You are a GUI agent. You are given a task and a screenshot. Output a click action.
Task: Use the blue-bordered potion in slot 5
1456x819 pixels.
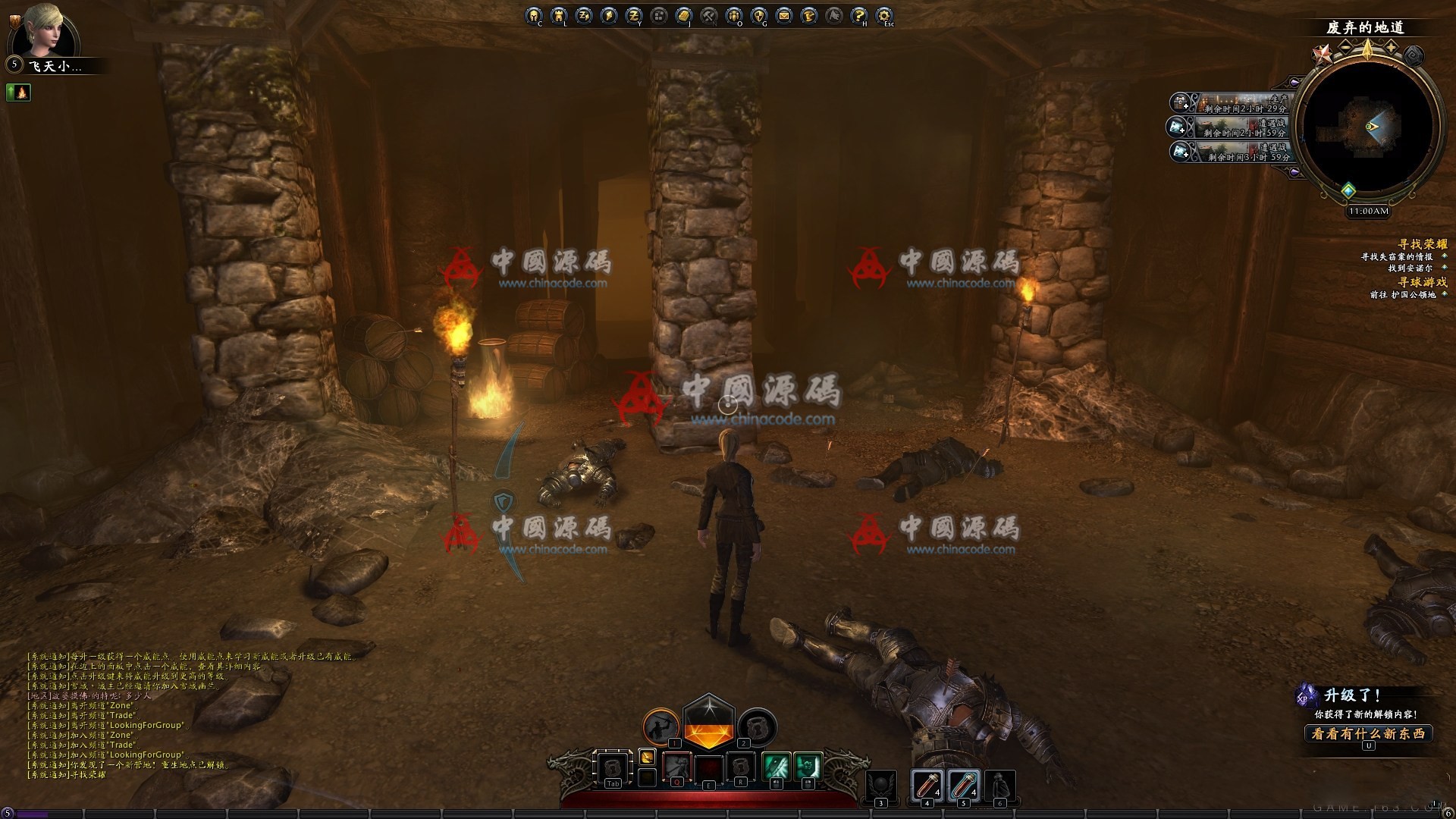(963, 786)
